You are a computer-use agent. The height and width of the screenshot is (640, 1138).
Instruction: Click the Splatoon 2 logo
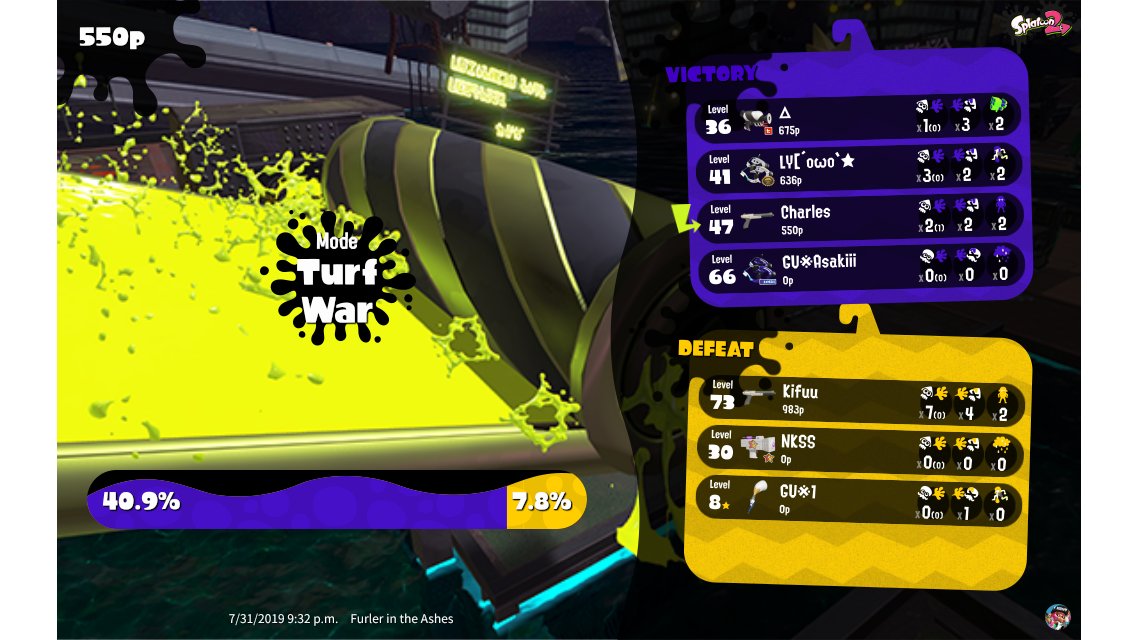[1041, 24]
